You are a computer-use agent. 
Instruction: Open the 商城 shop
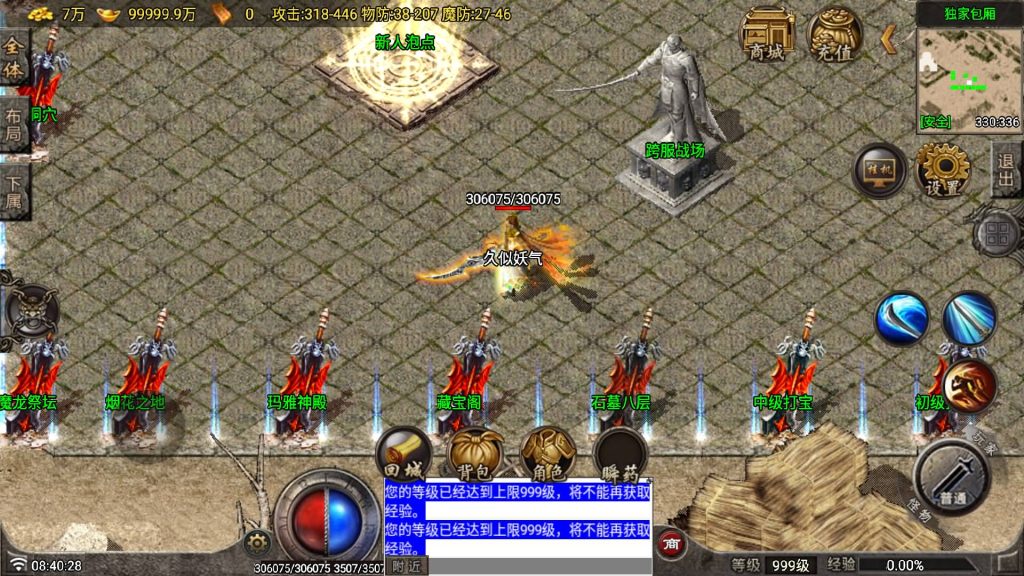pos(767,36)
